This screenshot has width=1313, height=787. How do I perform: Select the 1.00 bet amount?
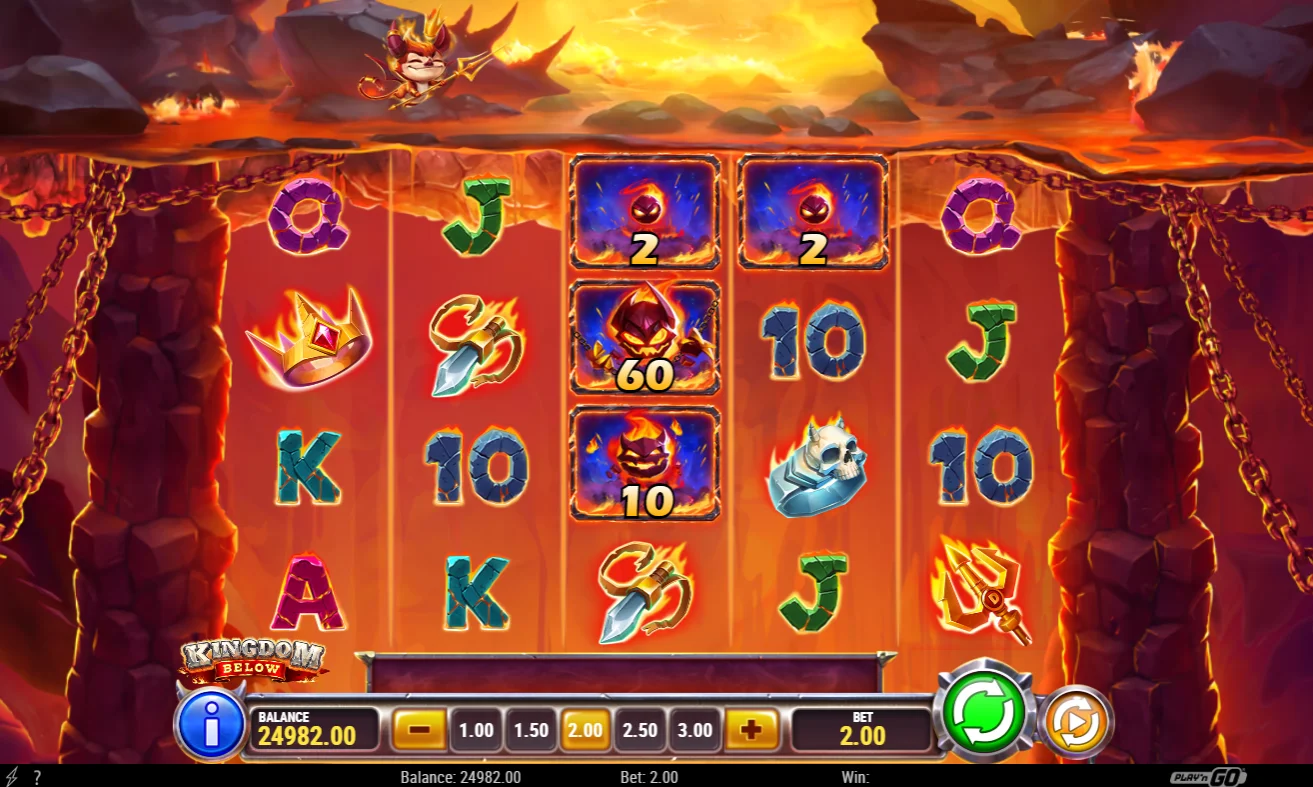(477, 729)
